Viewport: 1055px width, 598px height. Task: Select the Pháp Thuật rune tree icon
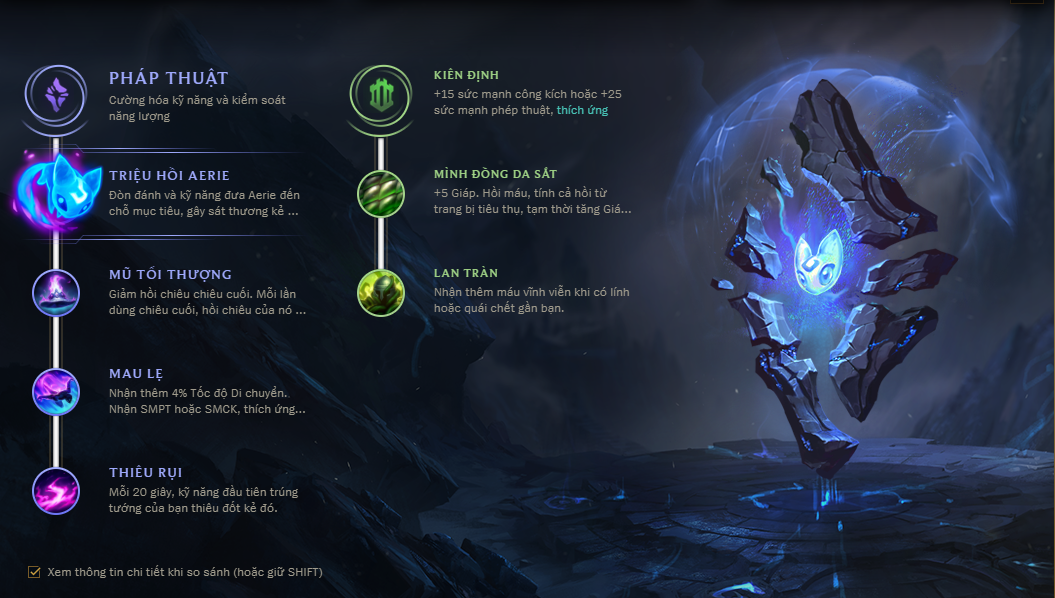[56, 95]
